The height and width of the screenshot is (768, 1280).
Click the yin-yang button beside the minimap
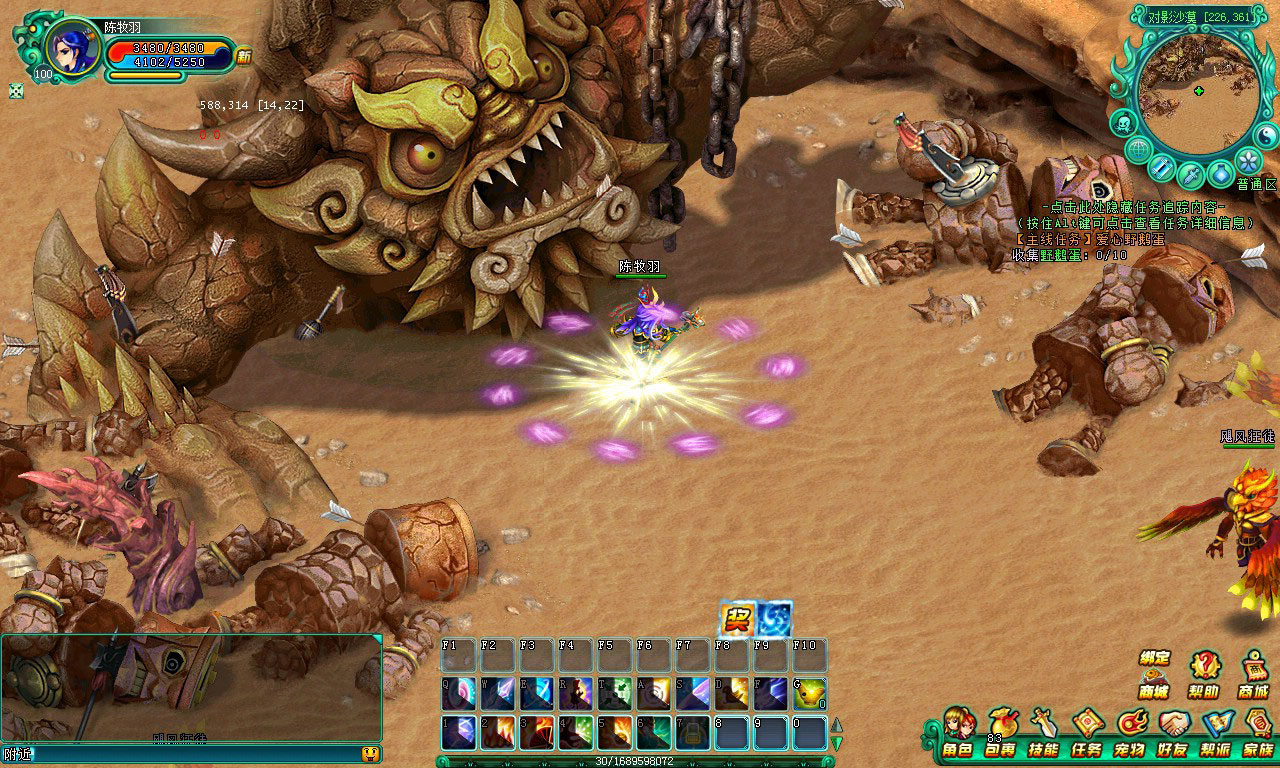[x=1266, y=135]
